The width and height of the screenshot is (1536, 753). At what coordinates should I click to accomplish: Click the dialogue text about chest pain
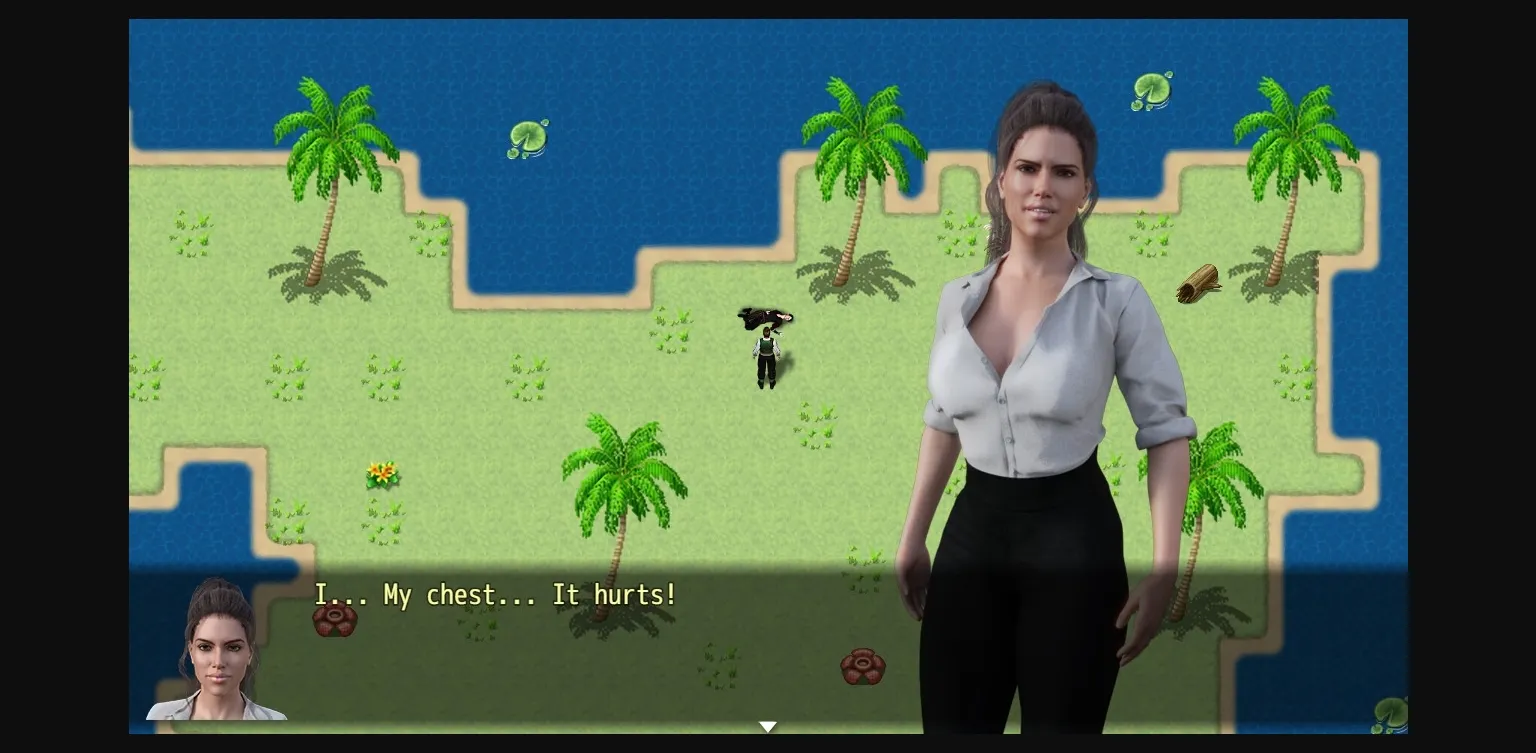pyautogui.click(x=495, y=595)
